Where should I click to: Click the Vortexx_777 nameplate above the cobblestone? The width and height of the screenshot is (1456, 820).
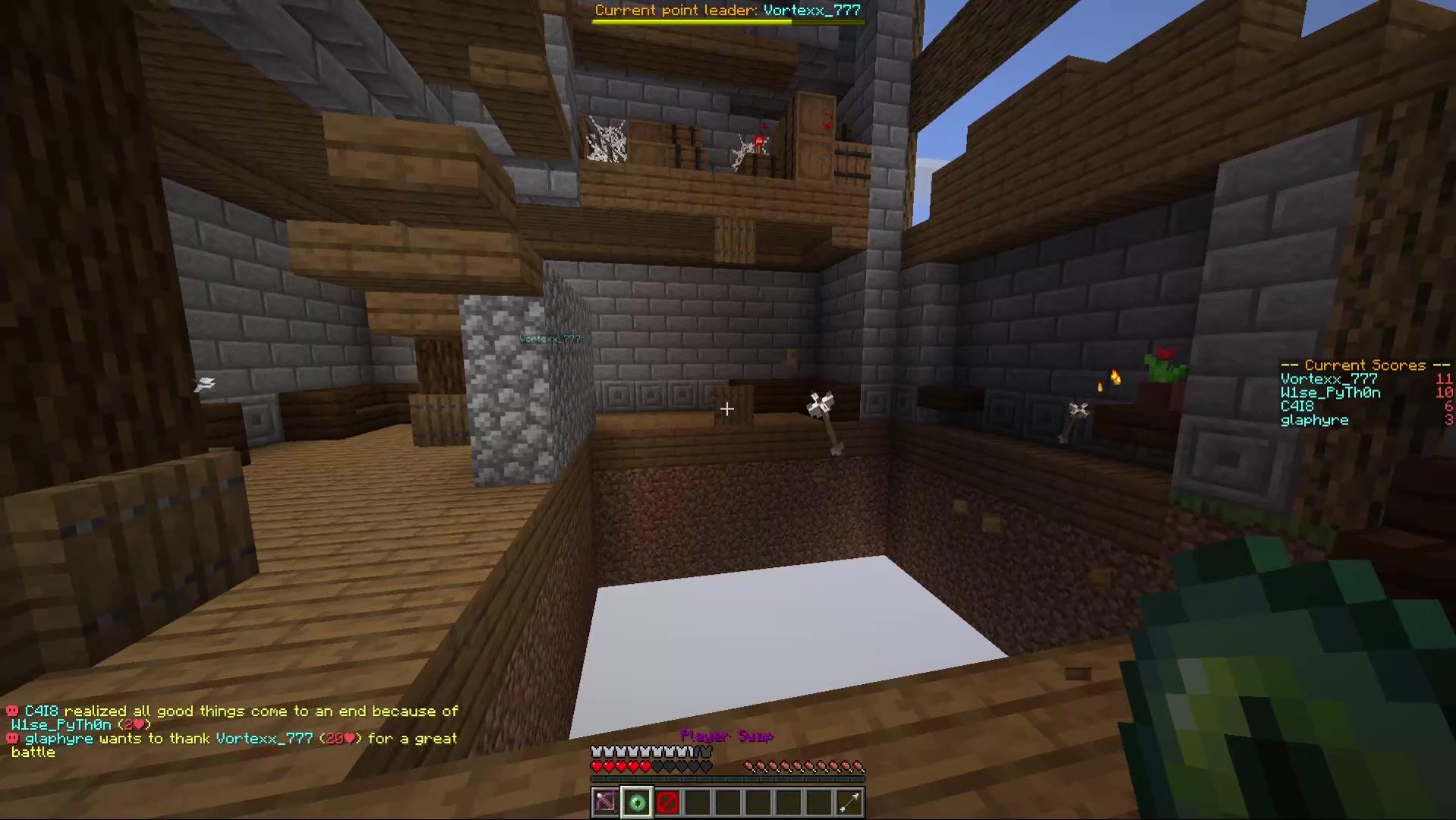[550, 339]
